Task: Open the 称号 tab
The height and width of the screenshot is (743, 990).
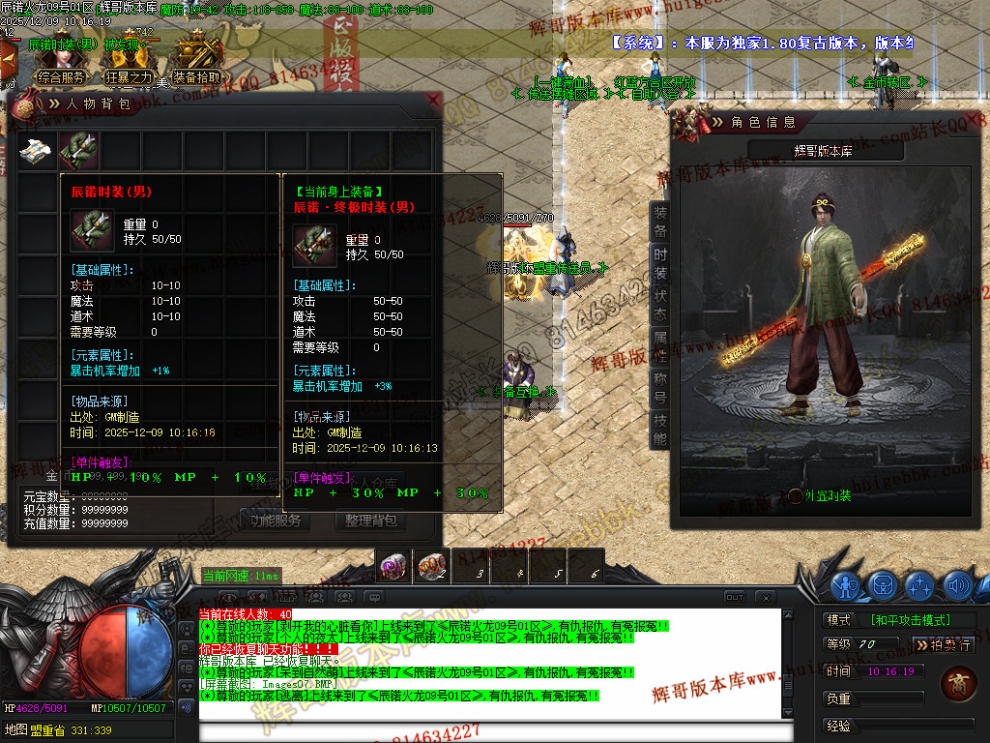Action: 660,390
